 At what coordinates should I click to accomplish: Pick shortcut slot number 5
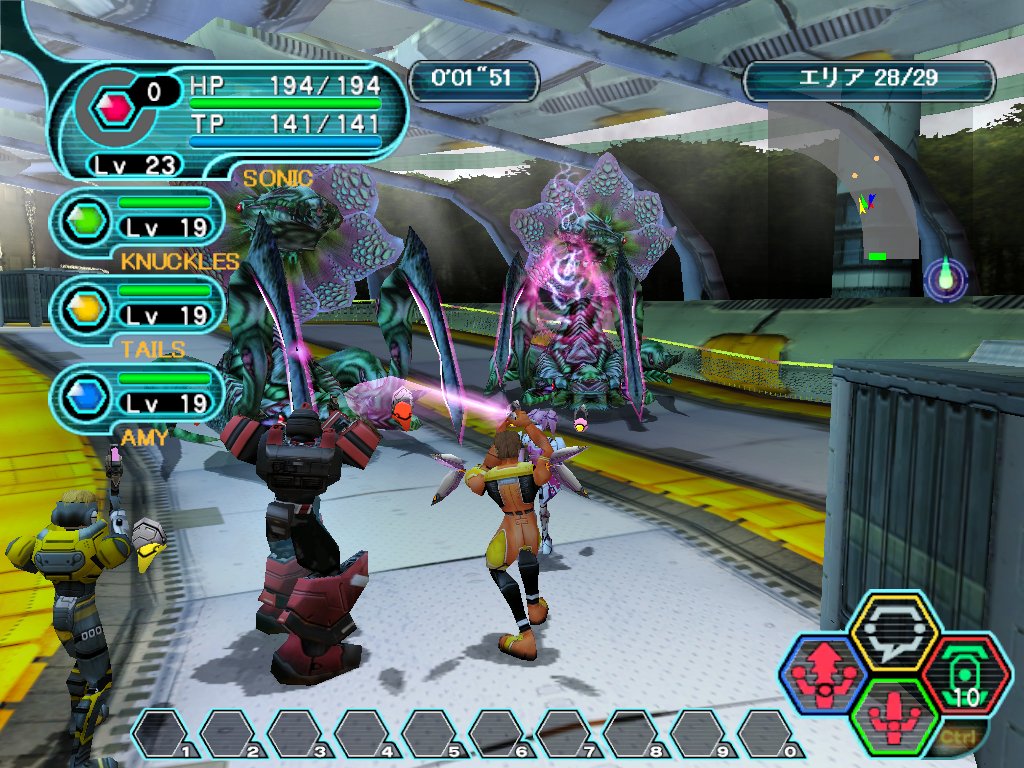[x=433, y=734]
